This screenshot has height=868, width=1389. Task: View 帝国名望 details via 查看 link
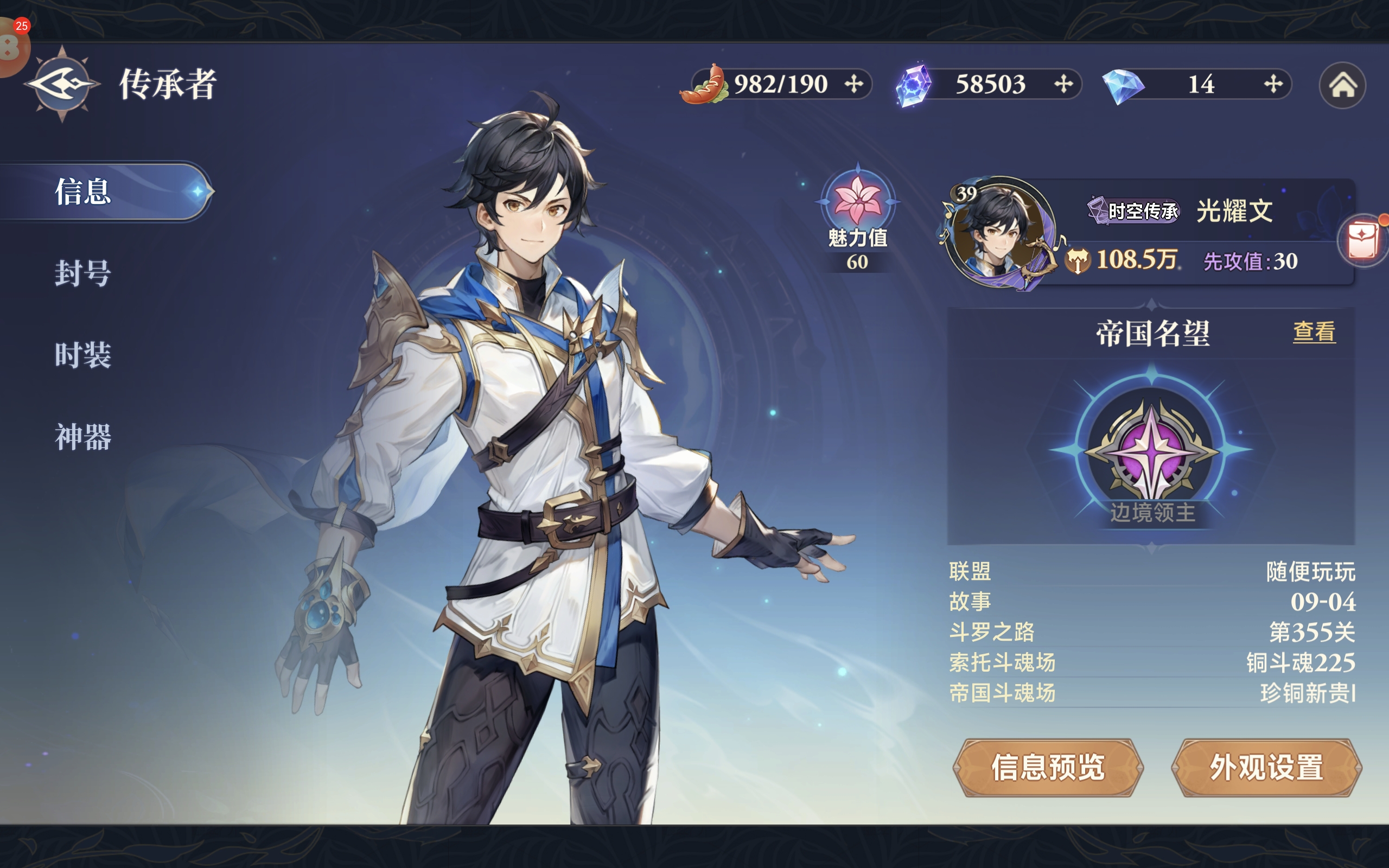(x=1314, y=332)
